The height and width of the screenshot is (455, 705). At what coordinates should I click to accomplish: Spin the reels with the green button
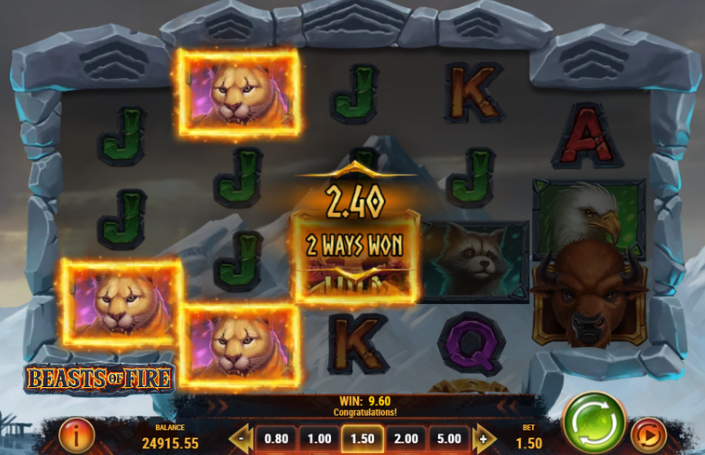pyautogui.click(x=593, y=423)
